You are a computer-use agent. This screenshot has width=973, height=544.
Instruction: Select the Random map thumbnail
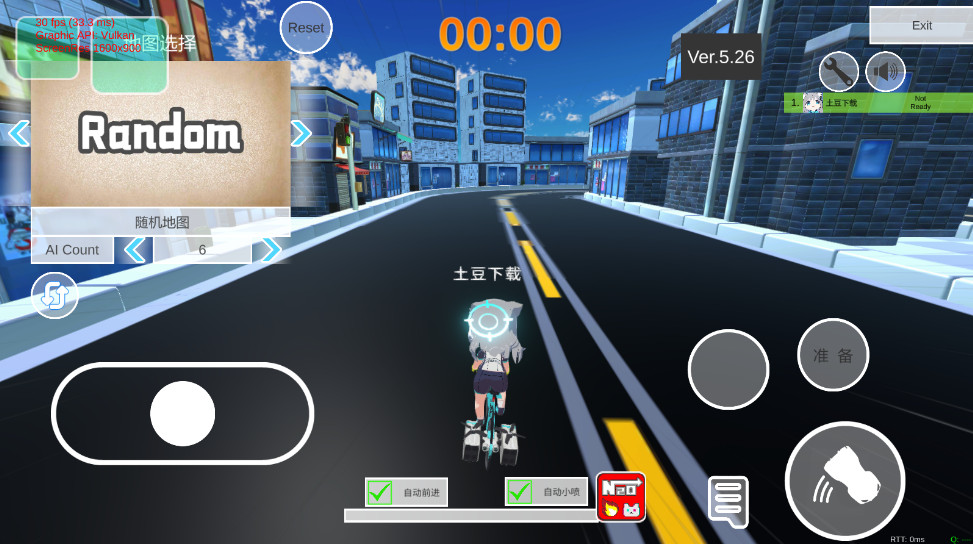click(160, 134)
